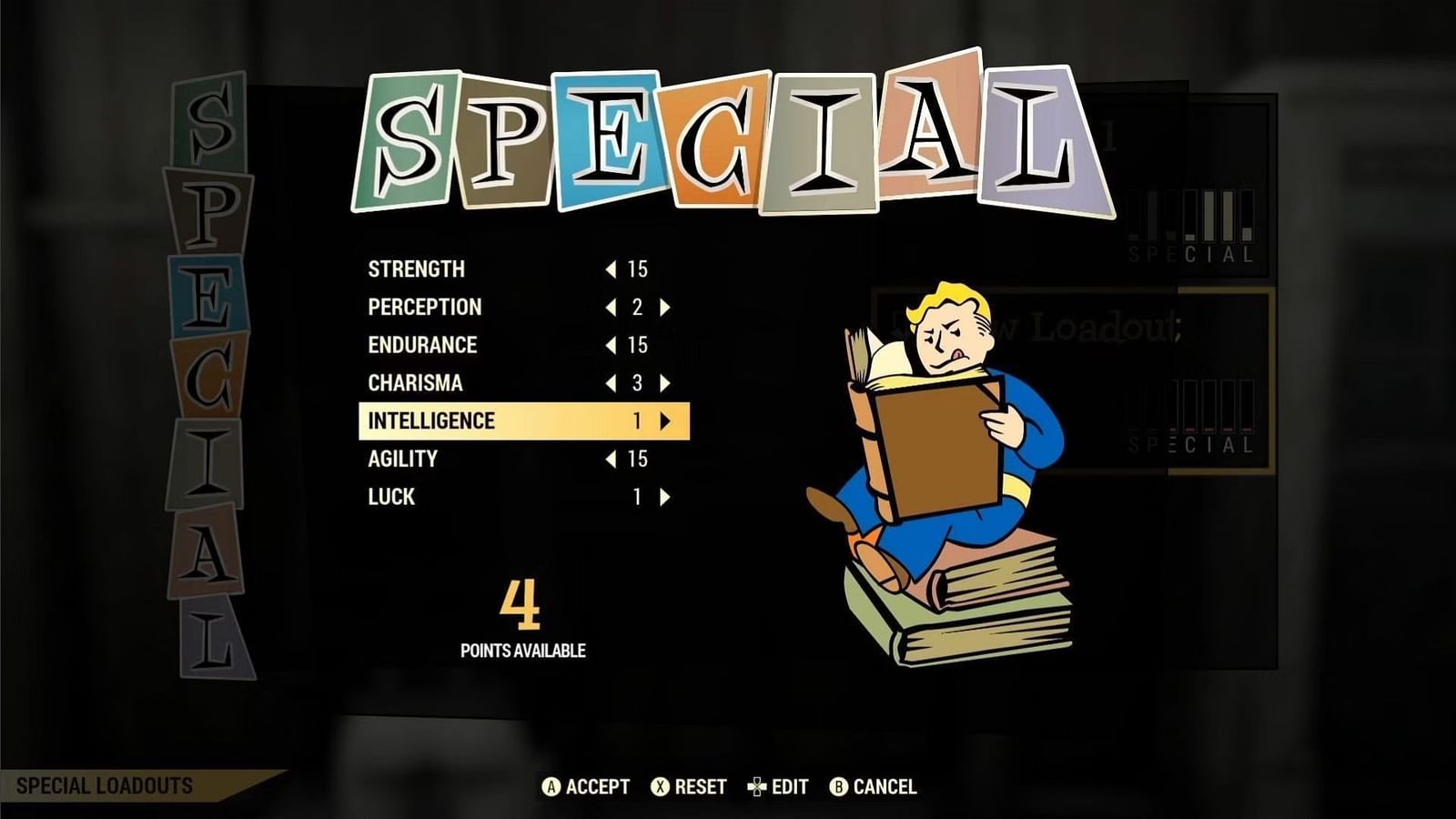Select the Endurance stat row
1456x819 pixels.
[421, 345]
